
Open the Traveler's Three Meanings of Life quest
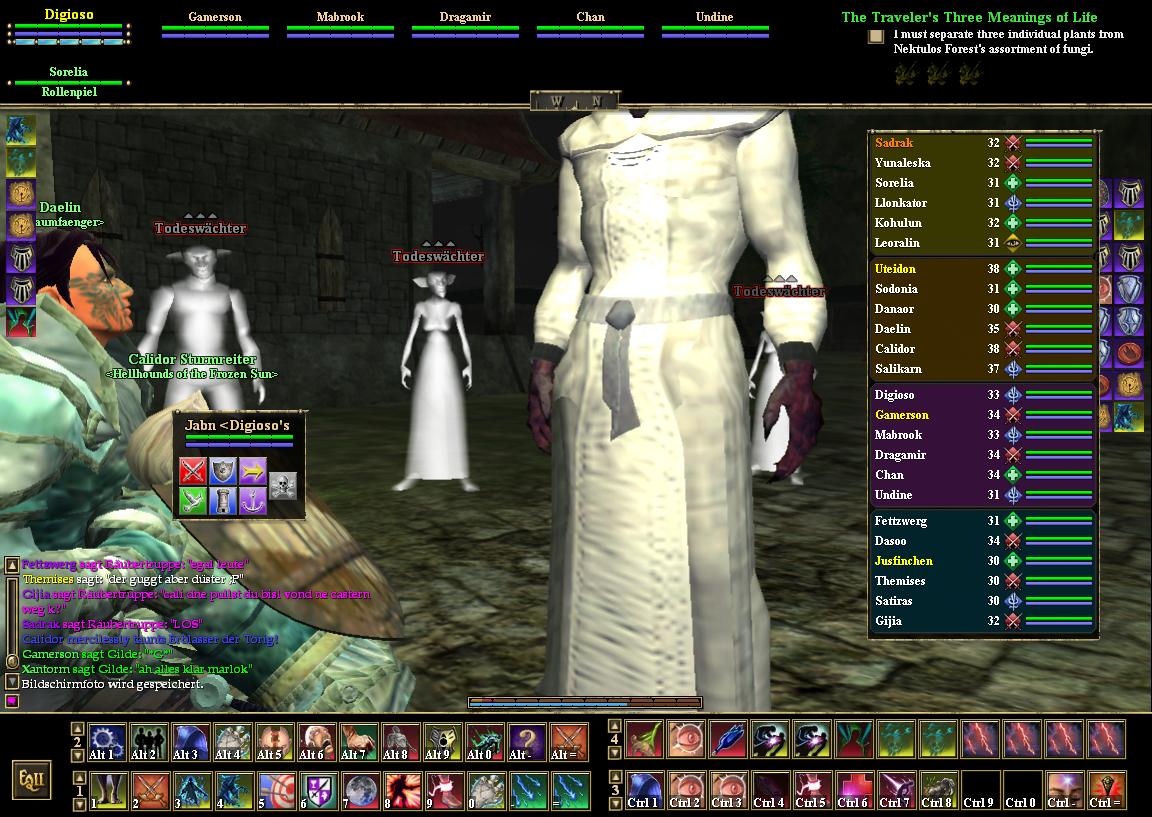point(968,17)
